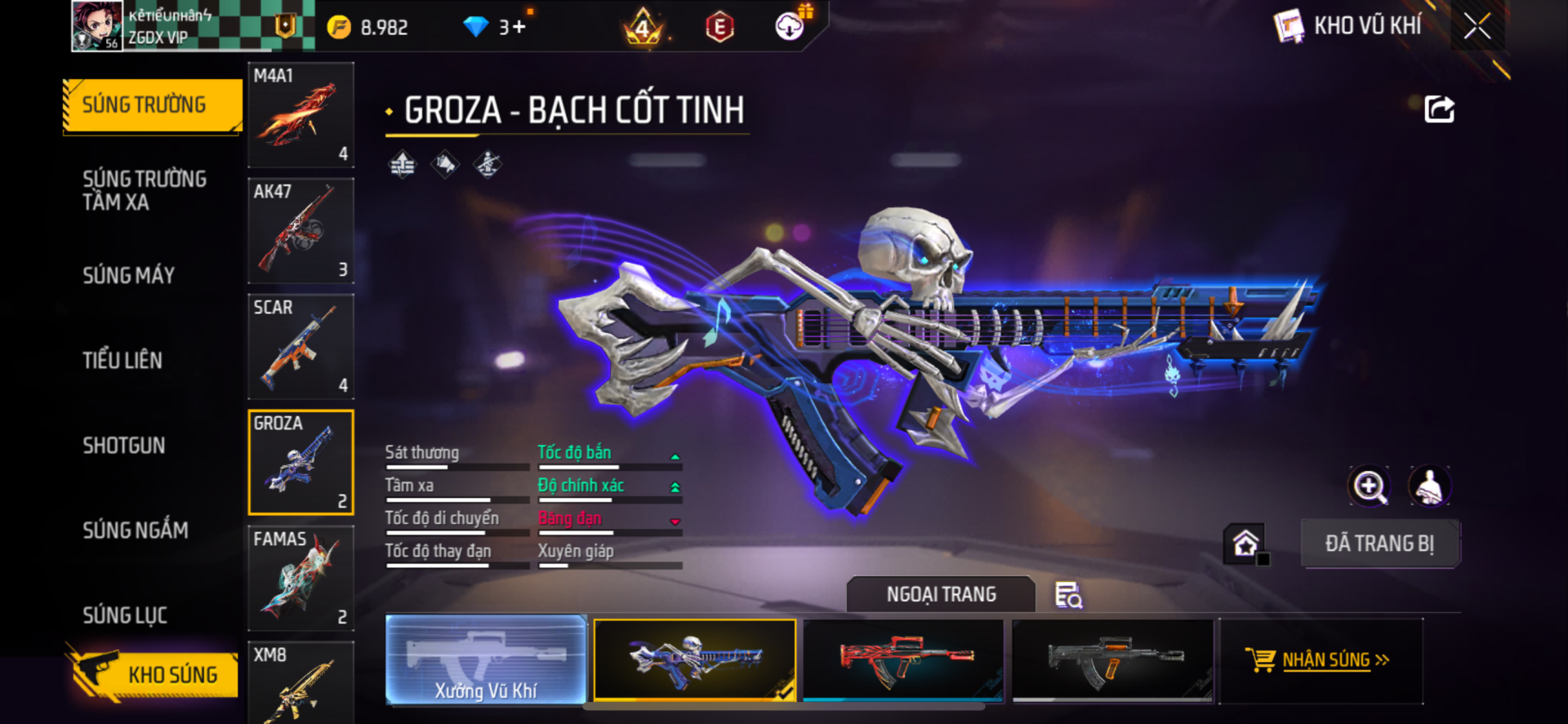Image resolution: width=1568 pixels, height=724 pixels.
Task: Select the Tiểu Liên category
Action: (122, 360)
